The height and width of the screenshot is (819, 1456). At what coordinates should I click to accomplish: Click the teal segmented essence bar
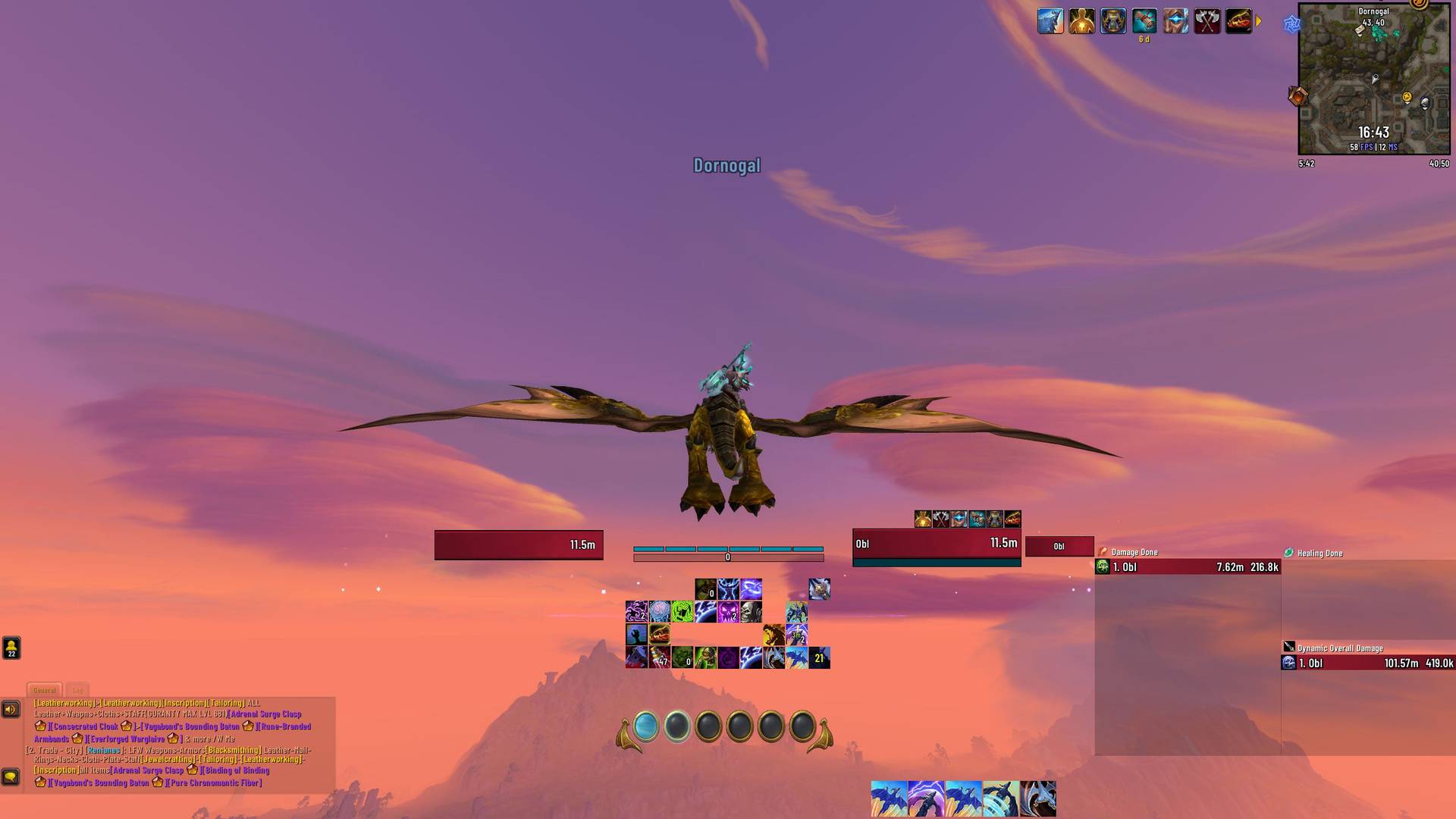click(x=728, y=548)
